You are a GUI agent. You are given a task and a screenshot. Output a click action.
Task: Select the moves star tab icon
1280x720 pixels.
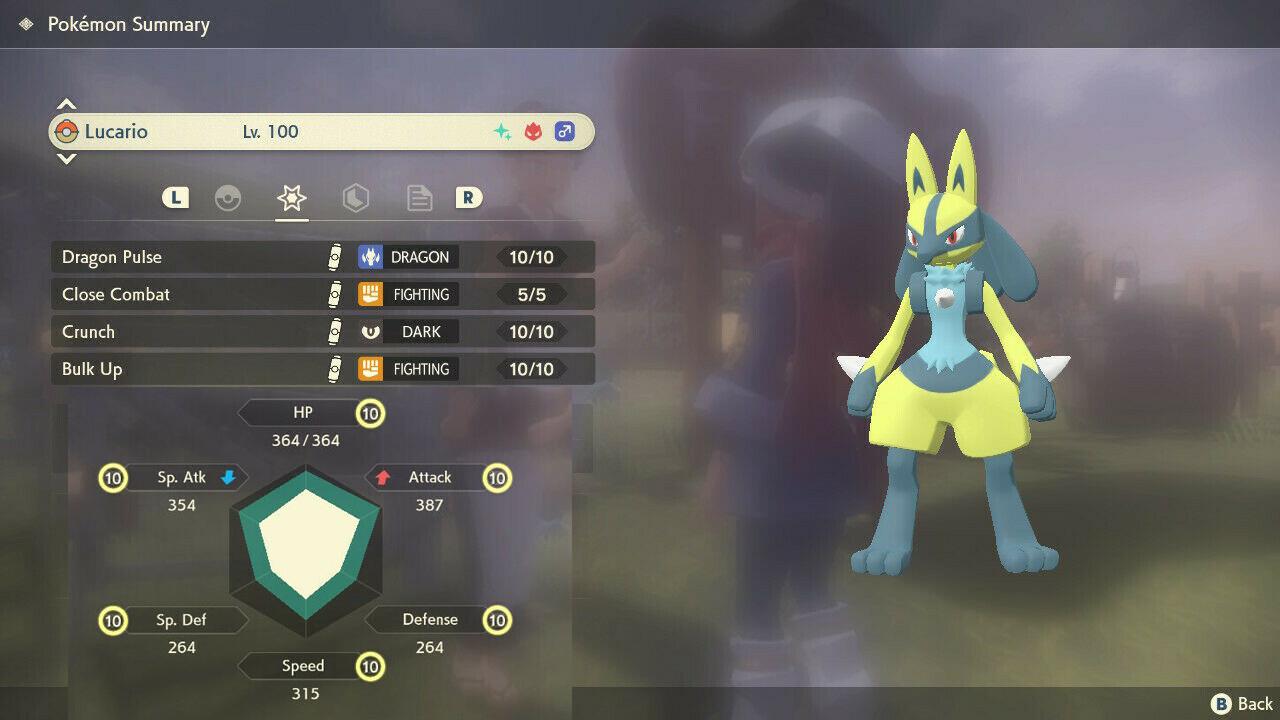coord(291,198)
